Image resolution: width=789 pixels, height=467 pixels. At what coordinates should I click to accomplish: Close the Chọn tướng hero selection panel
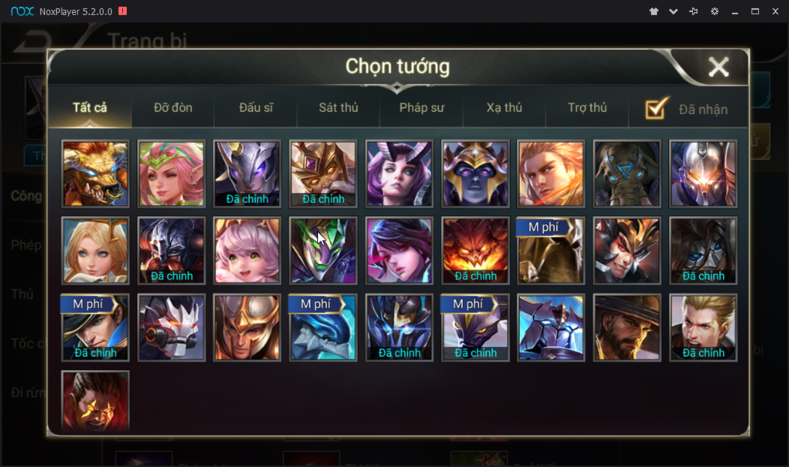[x=718, y=67]
